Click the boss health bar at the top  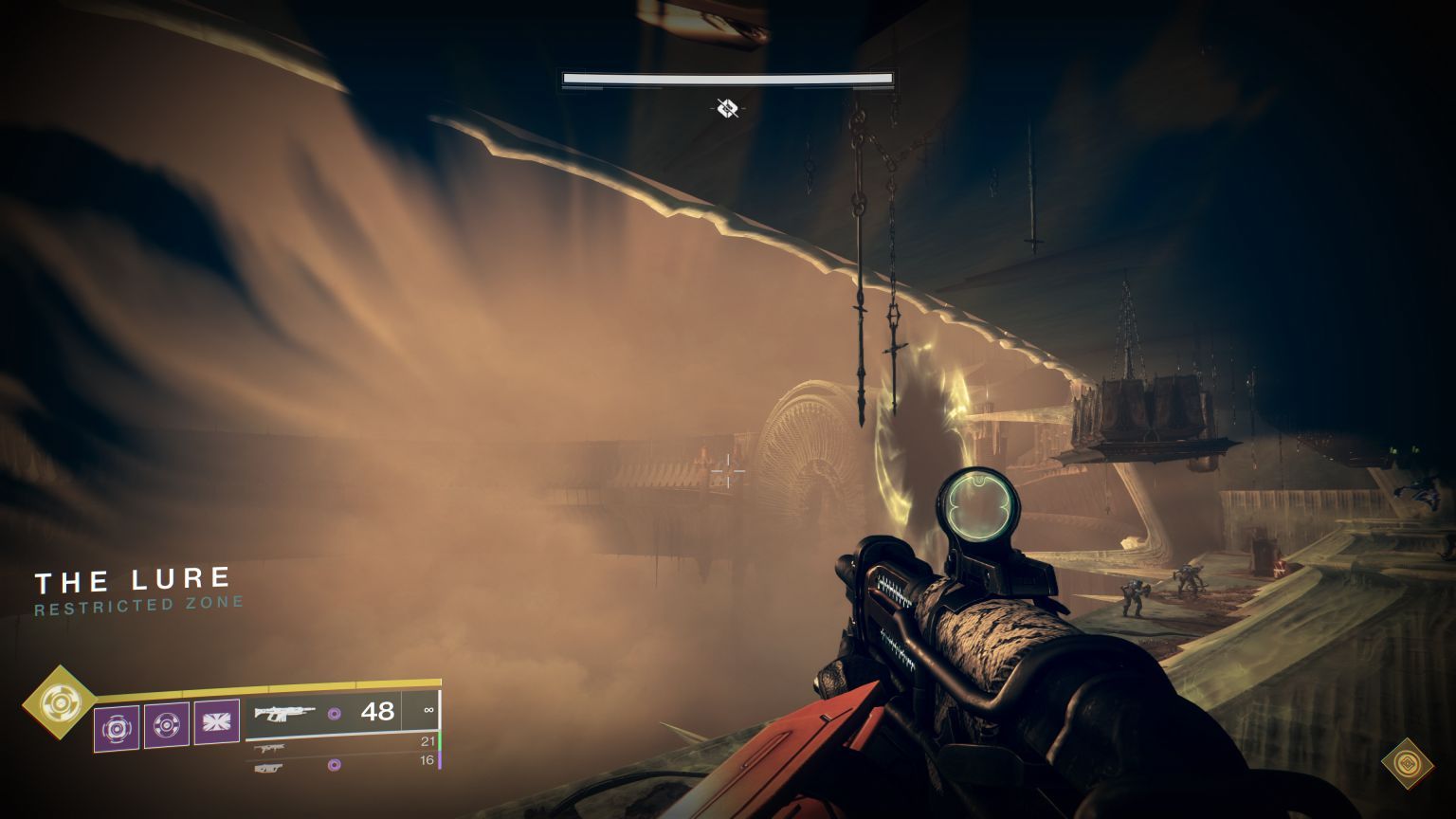(x=727, y=78)
